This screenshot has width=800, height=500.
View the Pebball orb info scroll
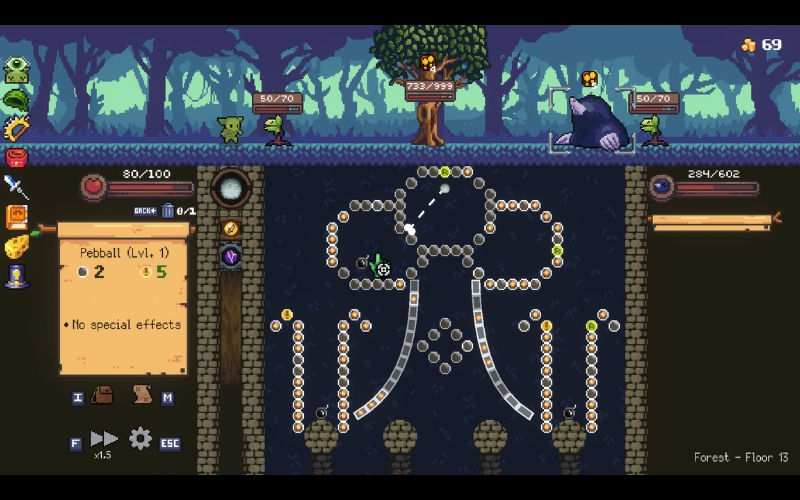tap(123, 300)
